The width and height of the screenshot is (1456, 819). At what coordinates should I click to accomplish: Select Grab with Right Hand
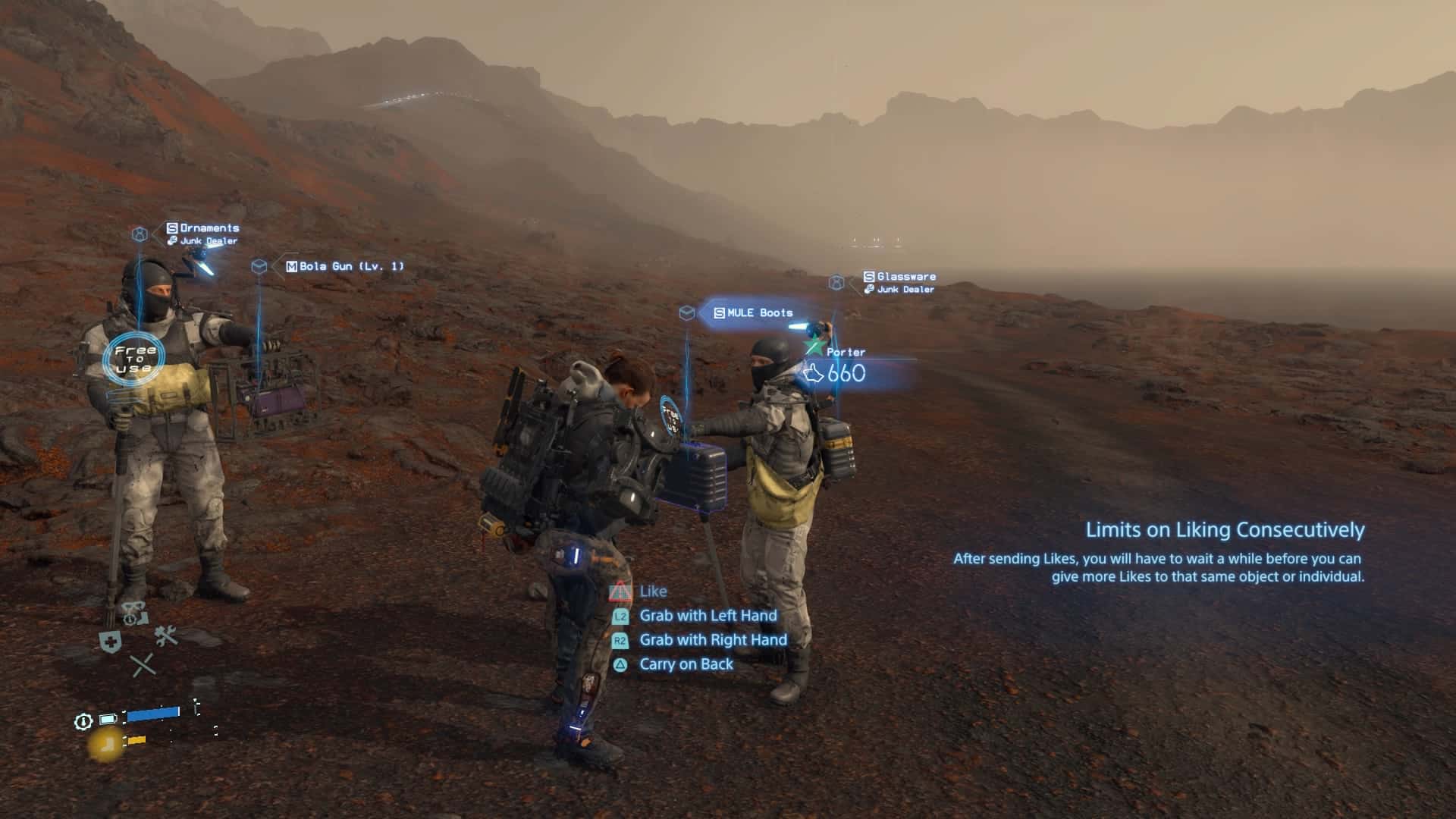[713, 640]
